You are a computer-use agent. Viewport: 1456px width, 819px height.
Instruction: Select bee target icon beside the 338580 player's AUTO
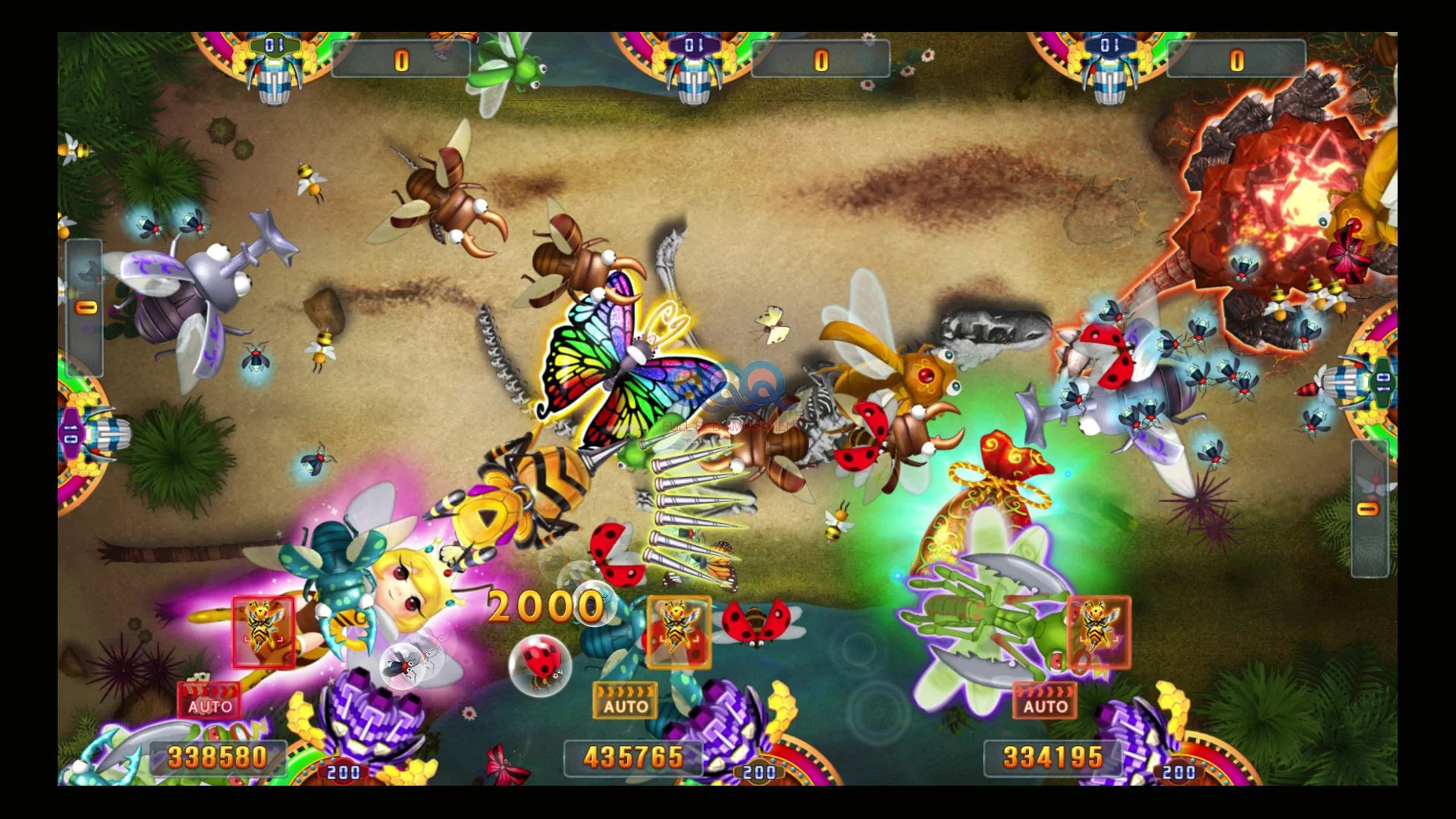[x=263, y=632]
